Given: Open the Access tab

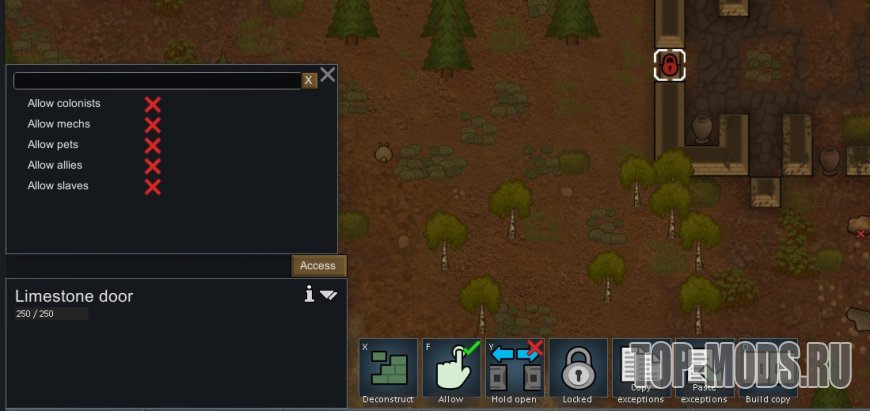Looking at the screenshot, I should 318,266.
